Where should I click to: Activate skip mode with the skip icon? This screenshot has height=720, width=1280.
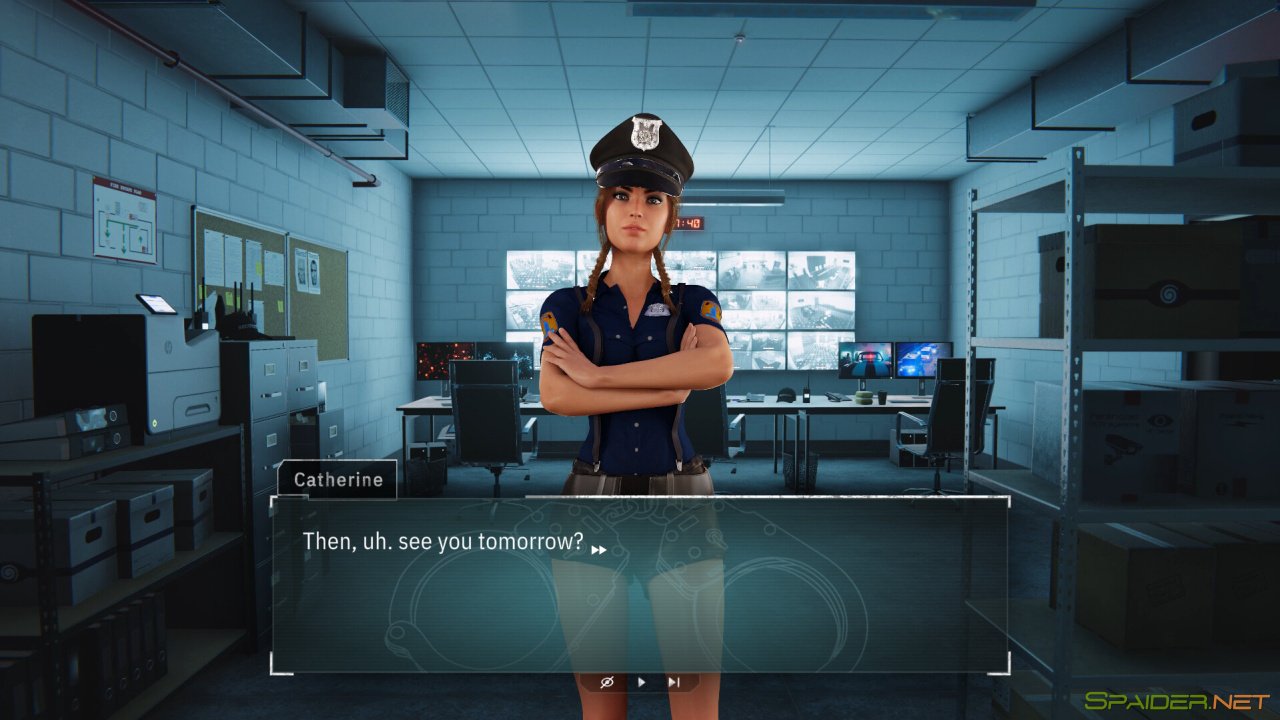(x=674, y=682)
